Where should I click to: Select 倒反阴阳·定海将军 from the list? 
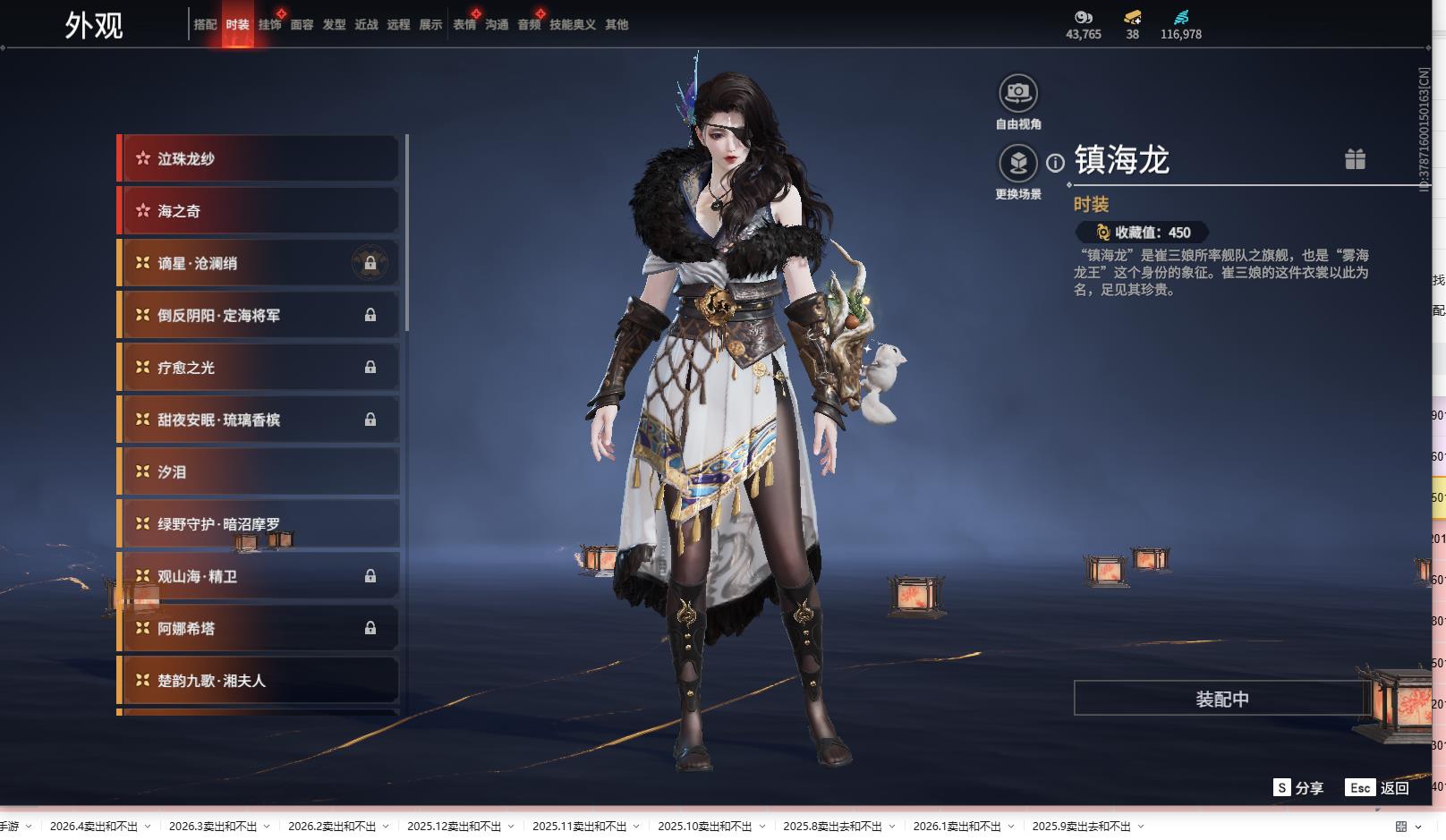click(259, 316)
